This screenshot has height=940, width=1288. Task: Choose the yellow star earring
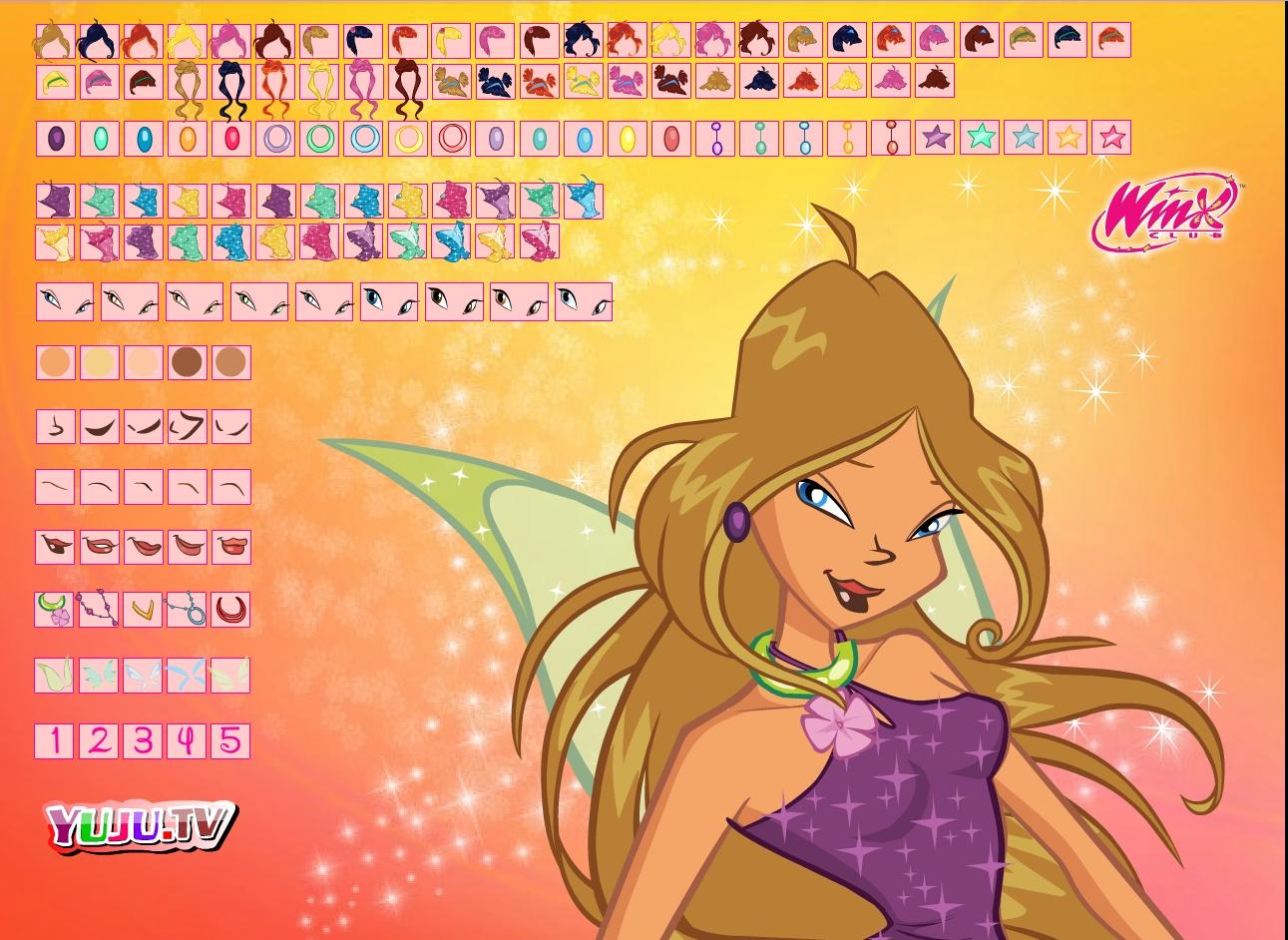coord(1068,137)
